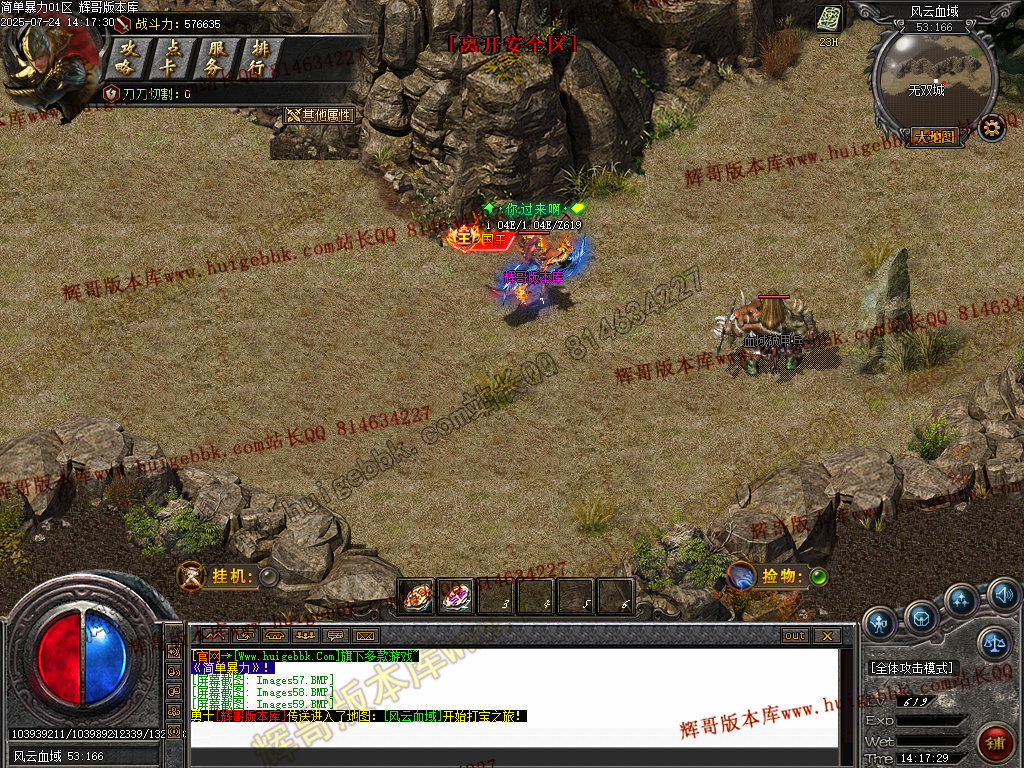Switch the 全体攻击模式 attack mode
1024x768 pixels.
click(x=913, y=667)
